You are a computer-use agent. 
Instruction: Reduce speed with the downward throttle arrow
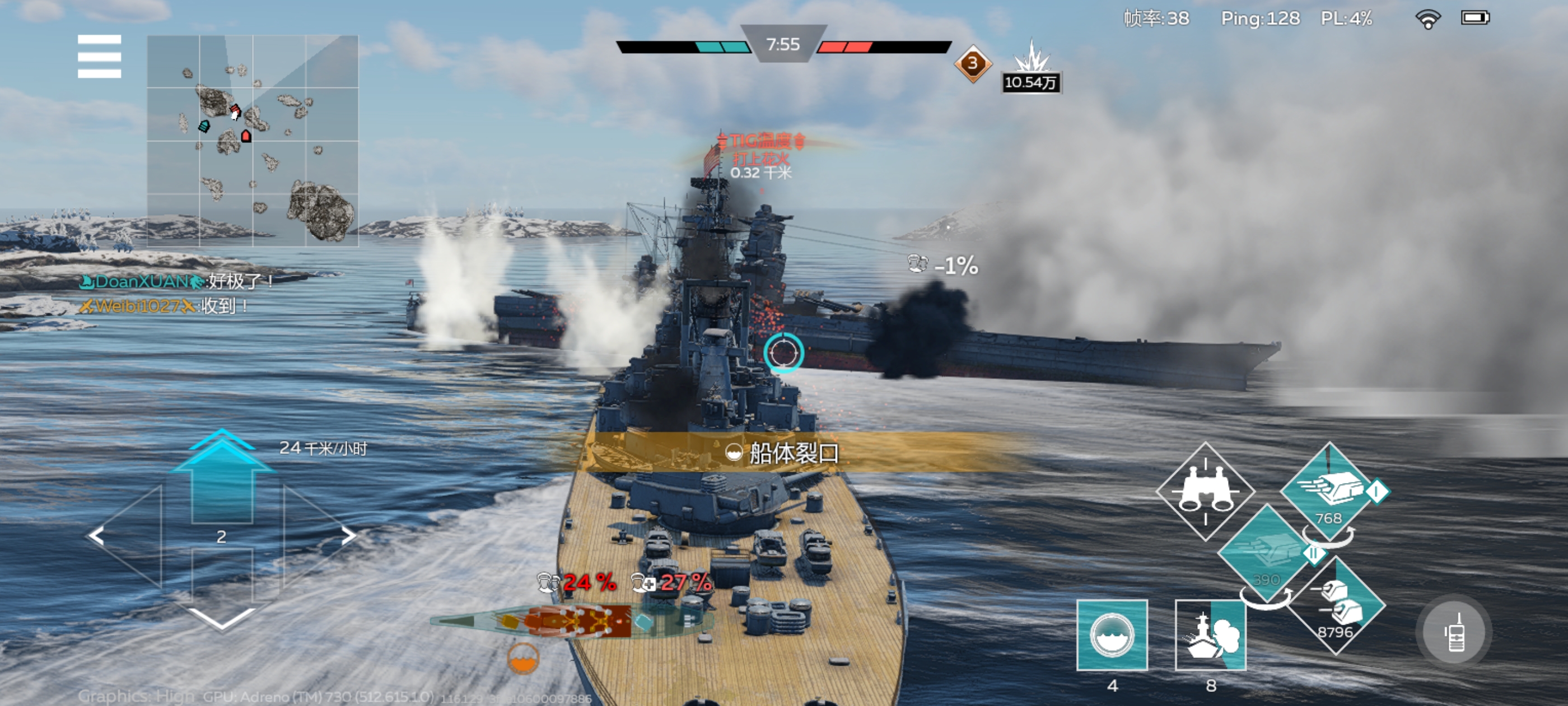tap(222, 616)
